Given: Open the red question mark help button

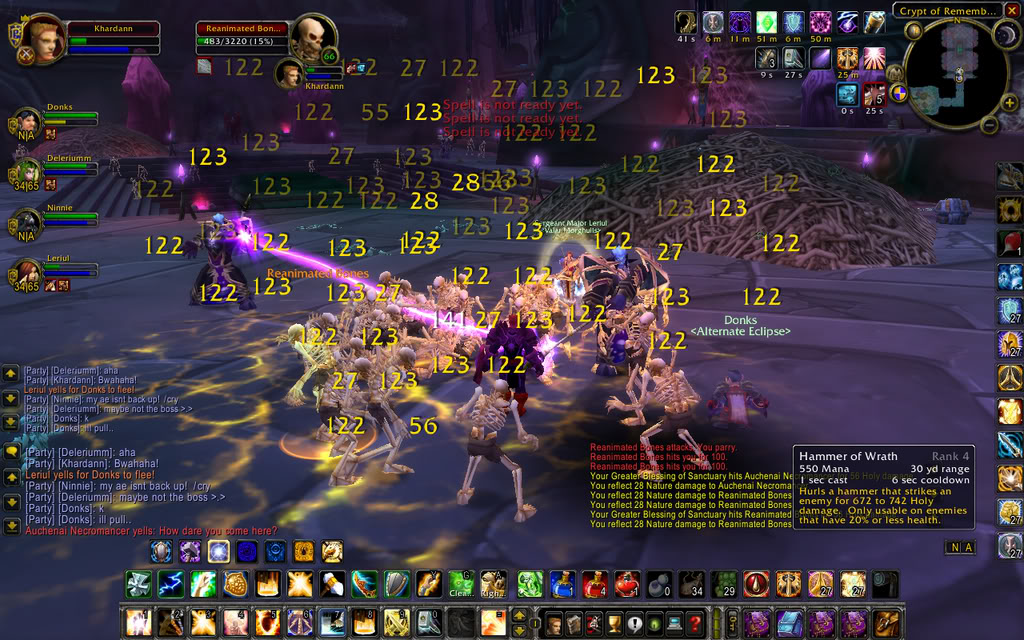Looking at the screenshot, I should [695, 624].
